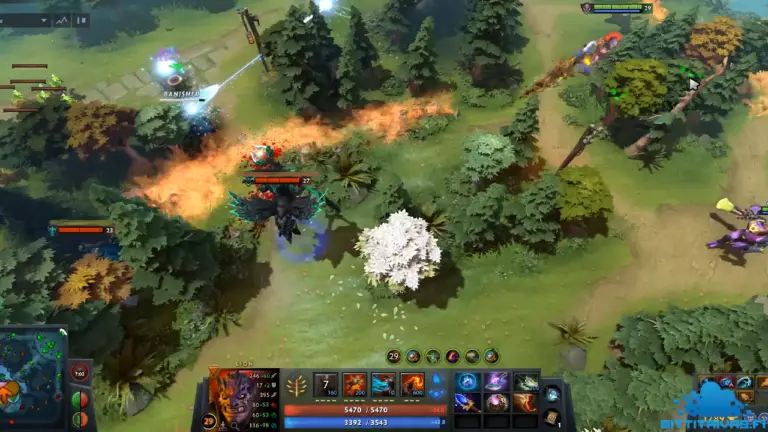This screenshot has width=768, height=432.
Task: Use the Blink Dagger item slot
Action: [467, 402]
